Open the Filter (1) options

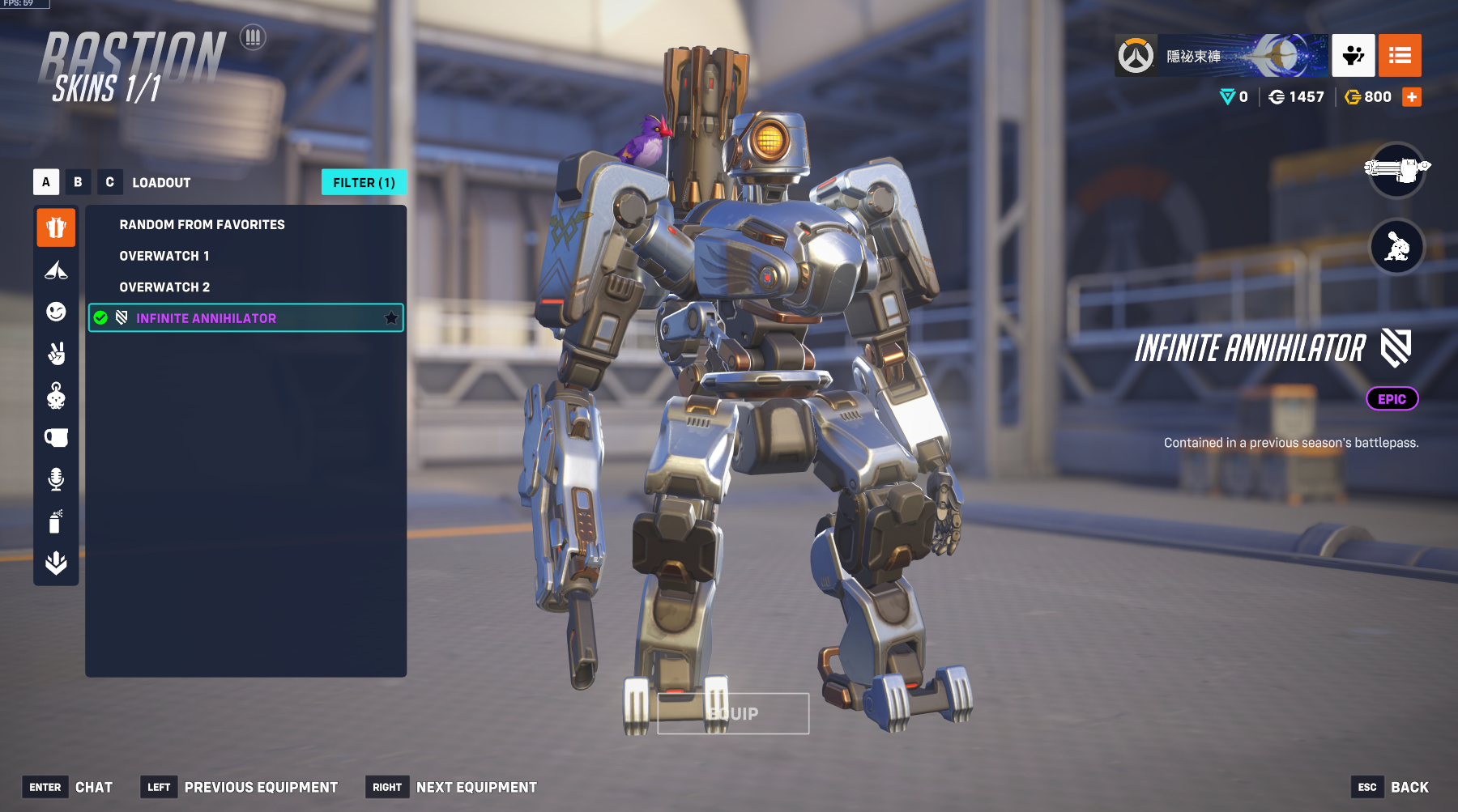(x=364, y=182)
